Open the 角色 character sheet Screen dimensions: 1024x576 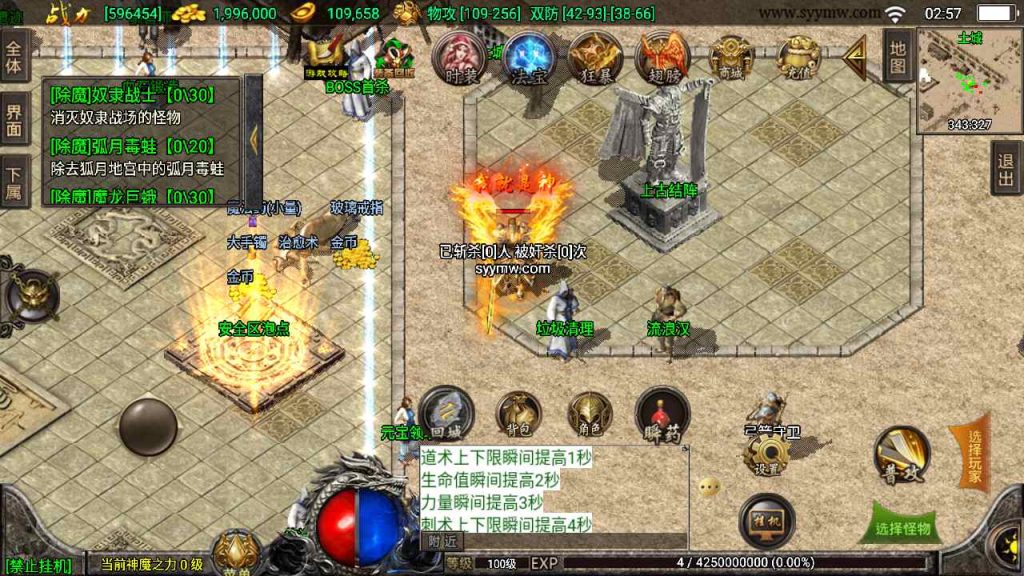point(590,413)
